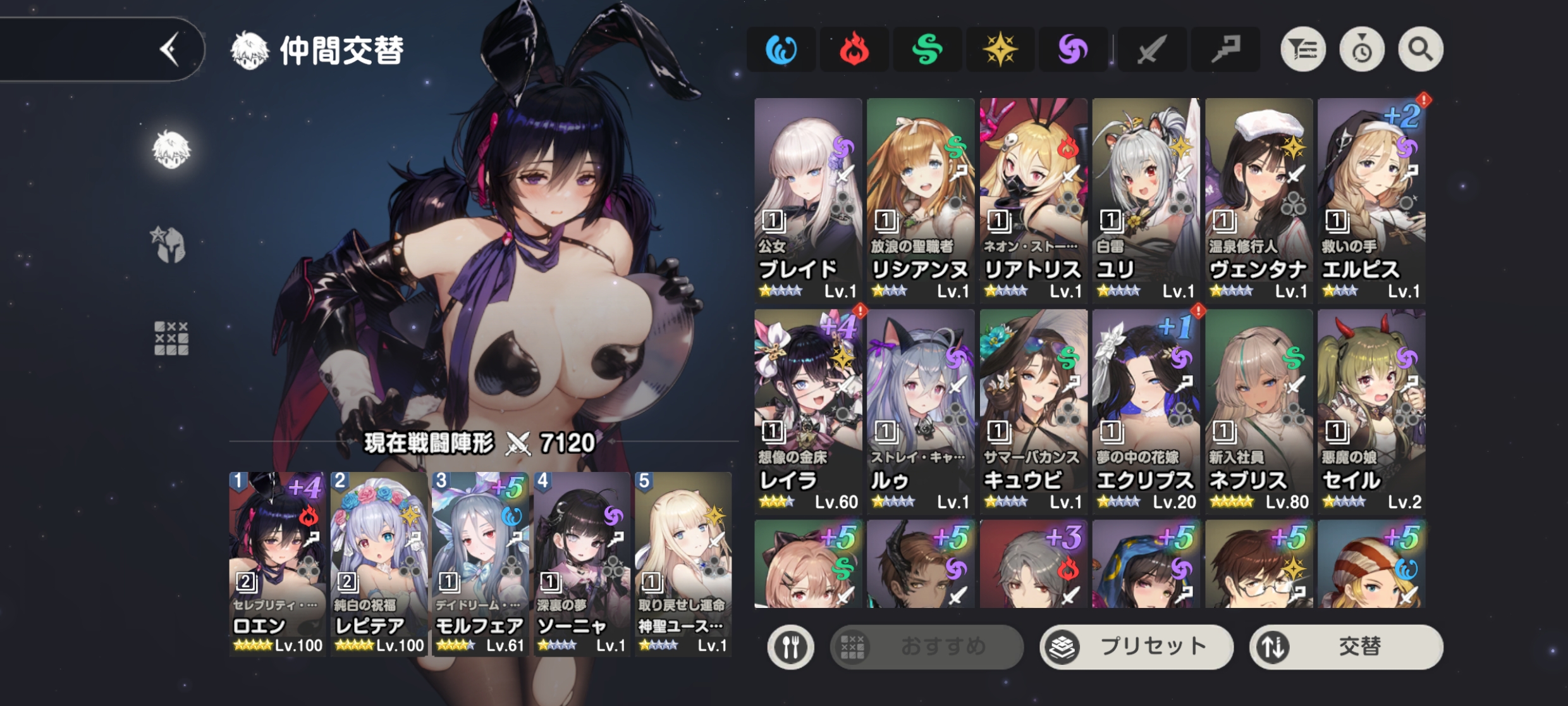
Task: Filter heroes by fire element
Action: [854, 49]
